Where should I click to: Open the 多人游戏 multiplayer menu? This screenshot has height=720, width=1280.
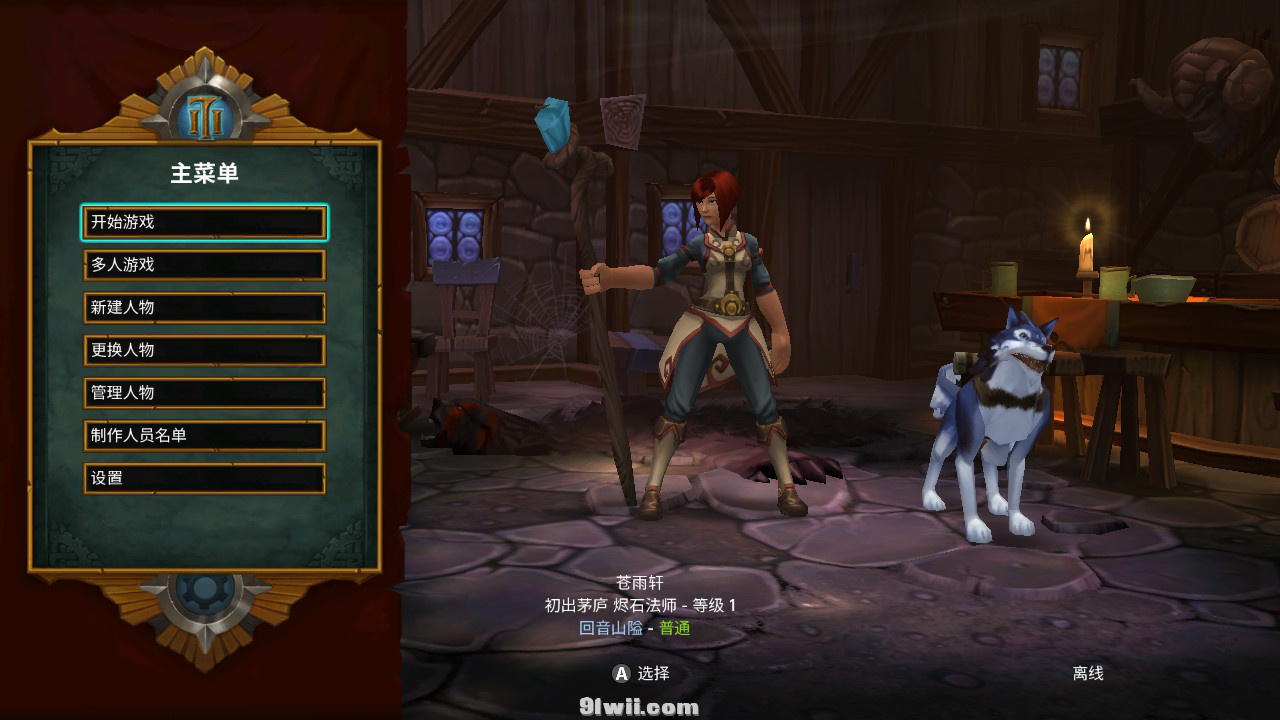(x=204, y=265)
